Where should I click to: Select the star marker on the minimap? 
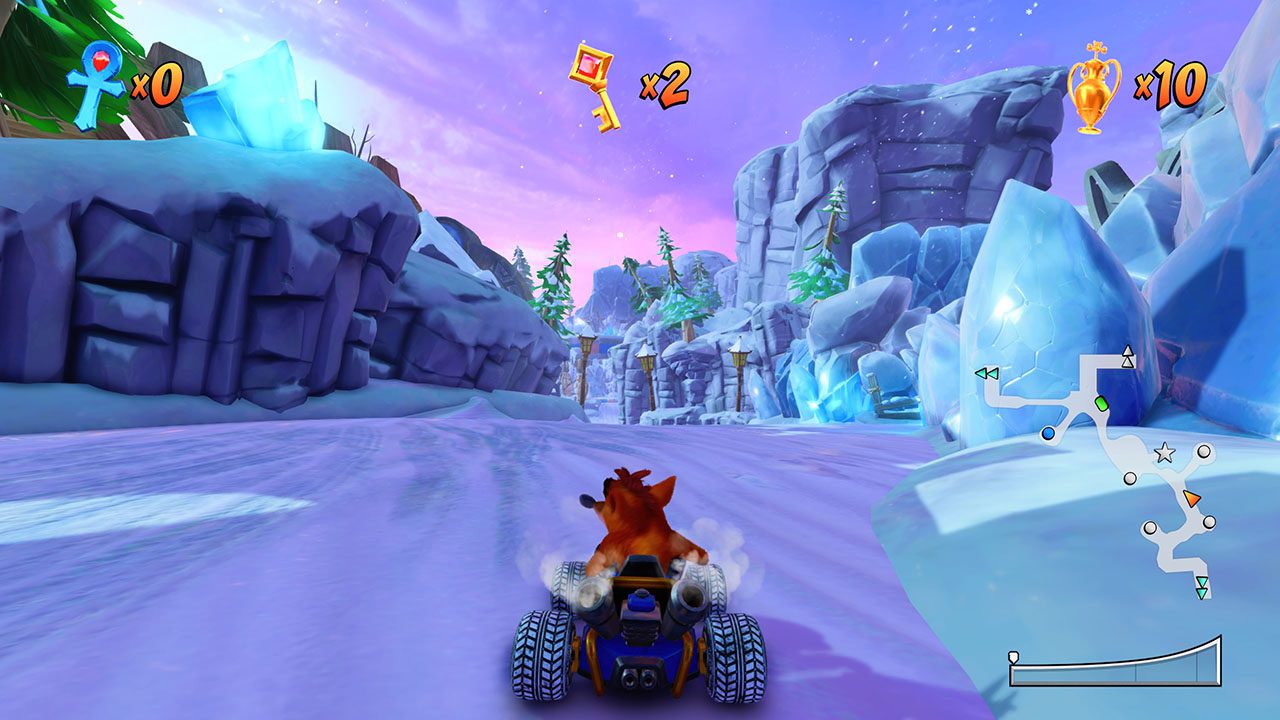tap(1164, 453)
